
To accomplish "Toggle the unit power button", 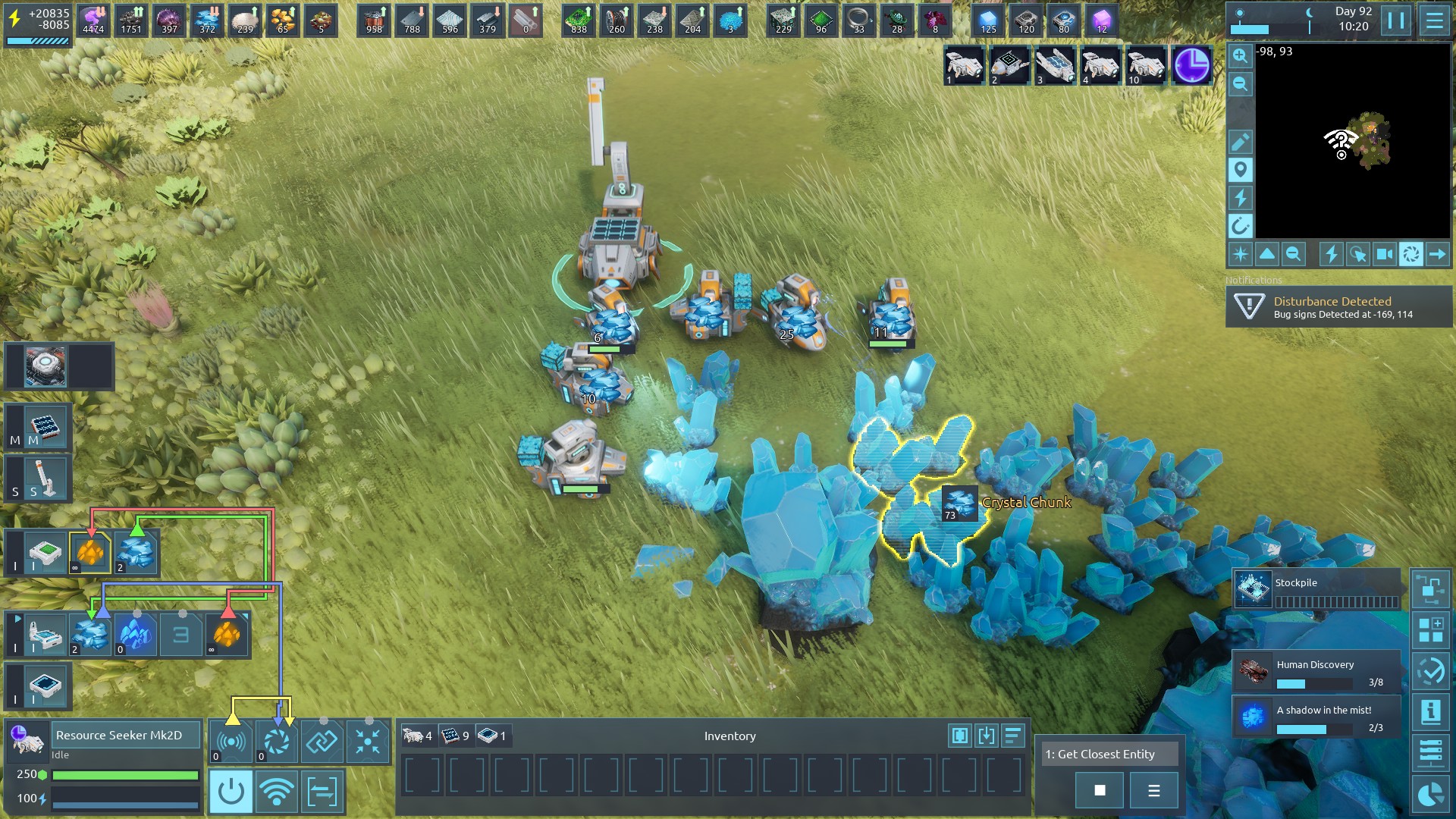I will [231, 792].
